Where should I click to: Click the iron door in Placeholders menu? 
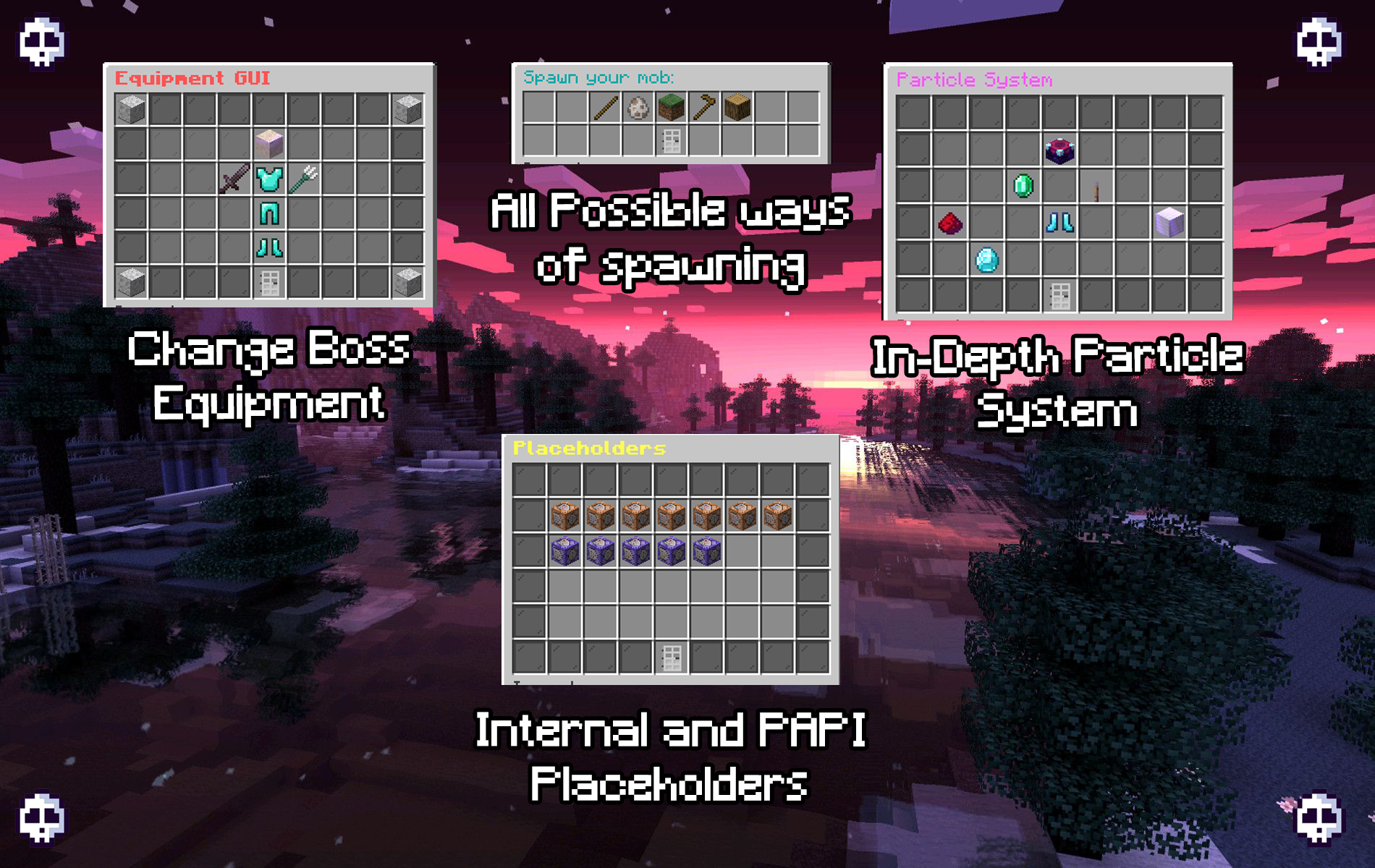tap(672, 657)
